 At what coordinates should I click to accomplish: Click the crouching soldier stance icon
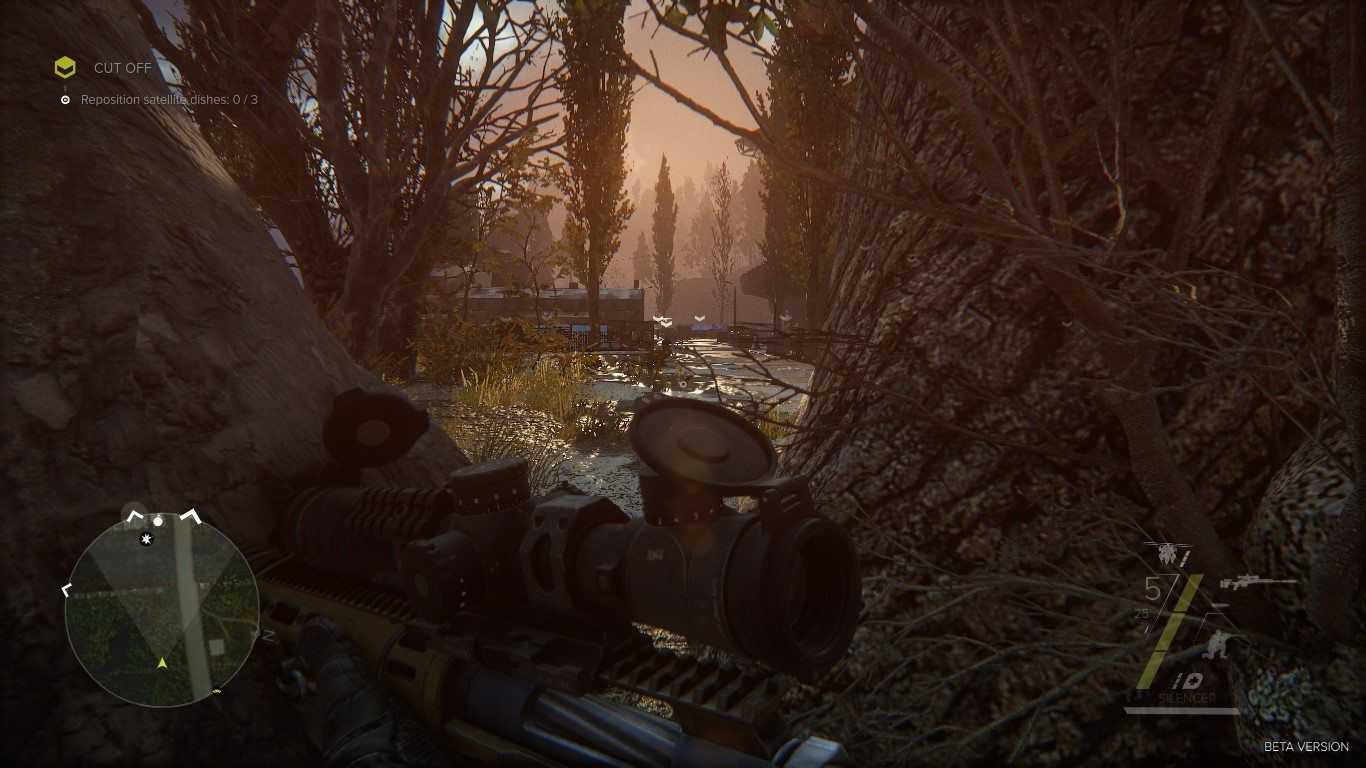1219,645
